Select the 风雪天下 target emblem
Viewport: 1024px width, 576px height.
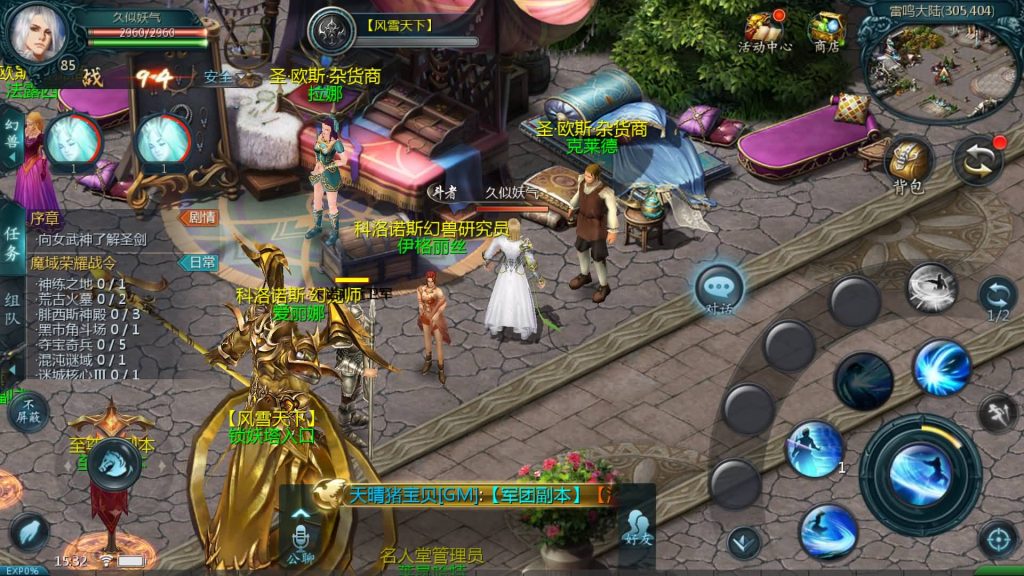point(331,31)
